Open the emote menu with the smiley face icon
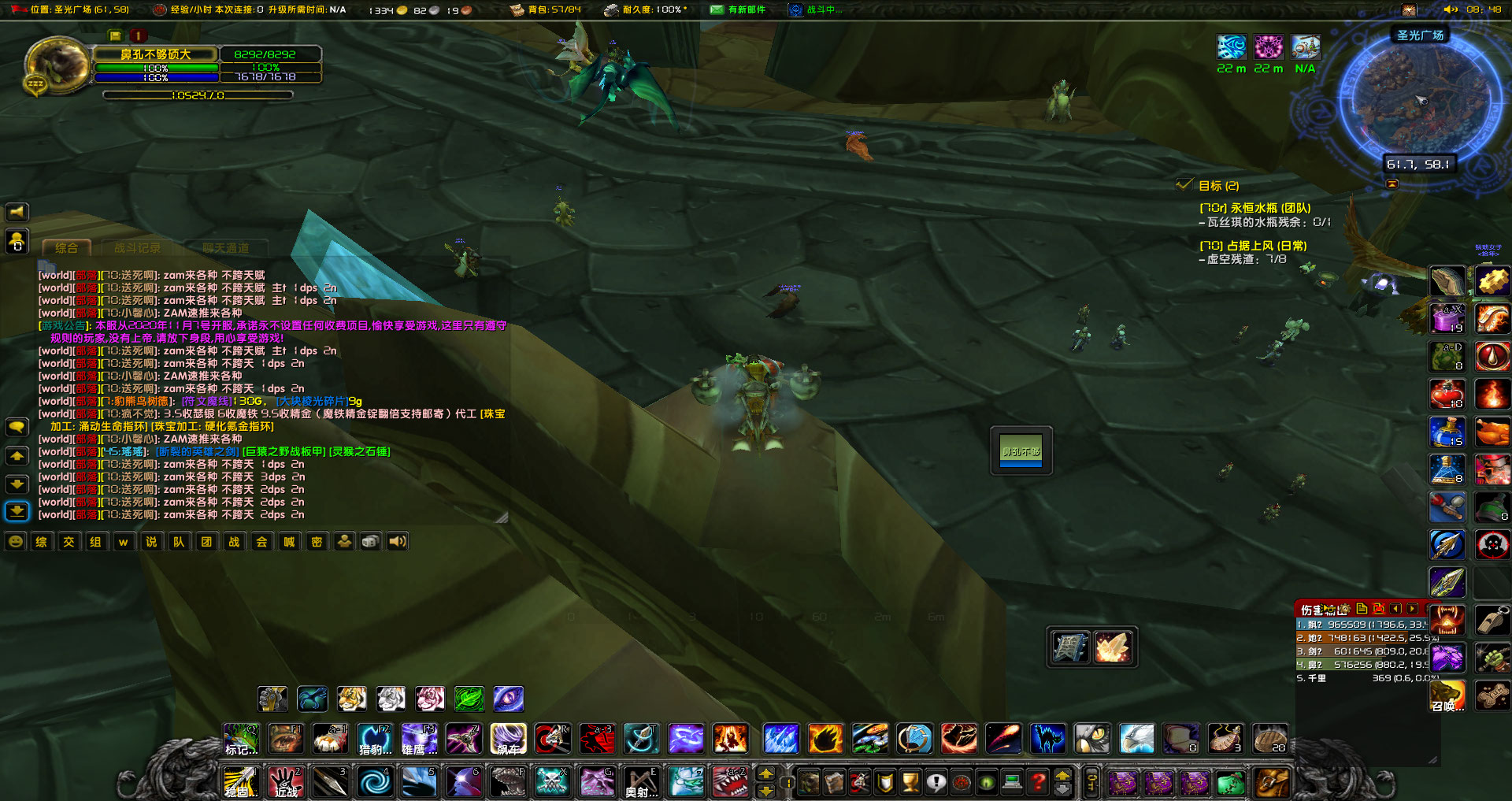Screen dimensions: 1512x801 pyautogui.click(x=14, y=541)
